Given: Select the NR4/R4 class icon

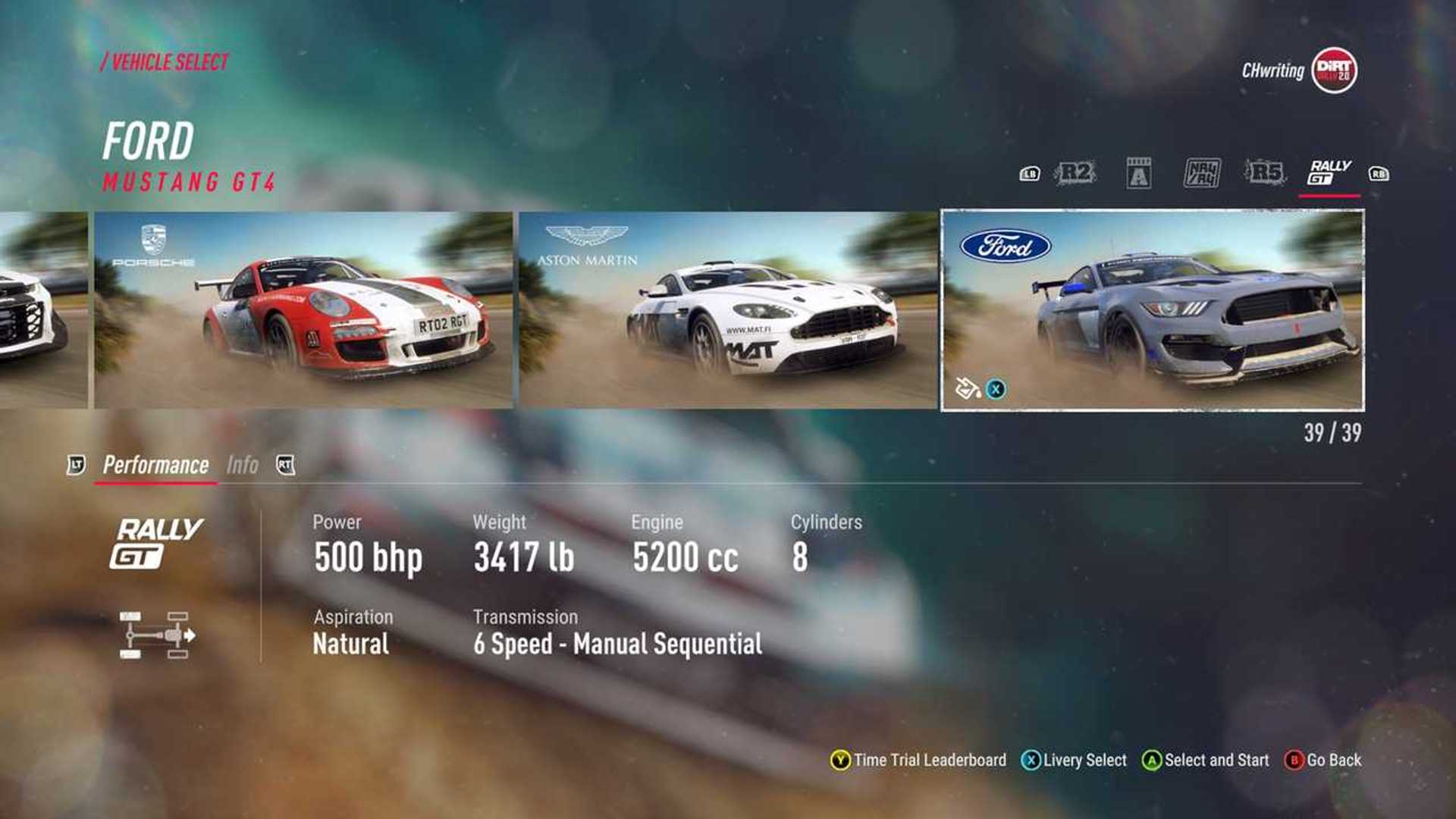Looking at the screenshot, I should [1201, 173].
